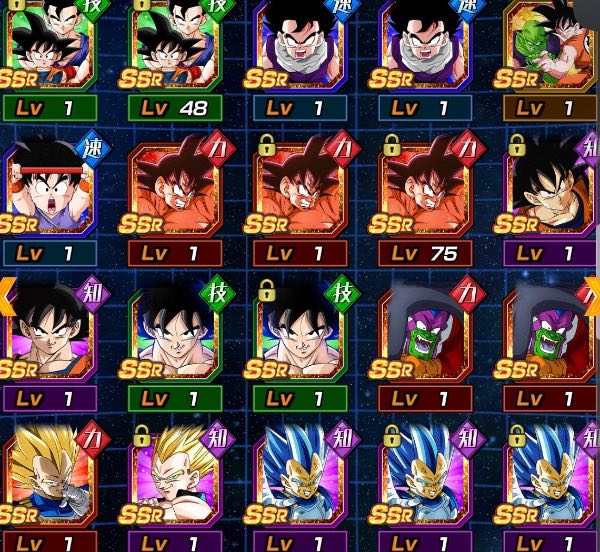Choose the locked blonde Super Saiyan purple card
Image resolution: width=600 pixels, height=552 pixels.
click(175, 480)
